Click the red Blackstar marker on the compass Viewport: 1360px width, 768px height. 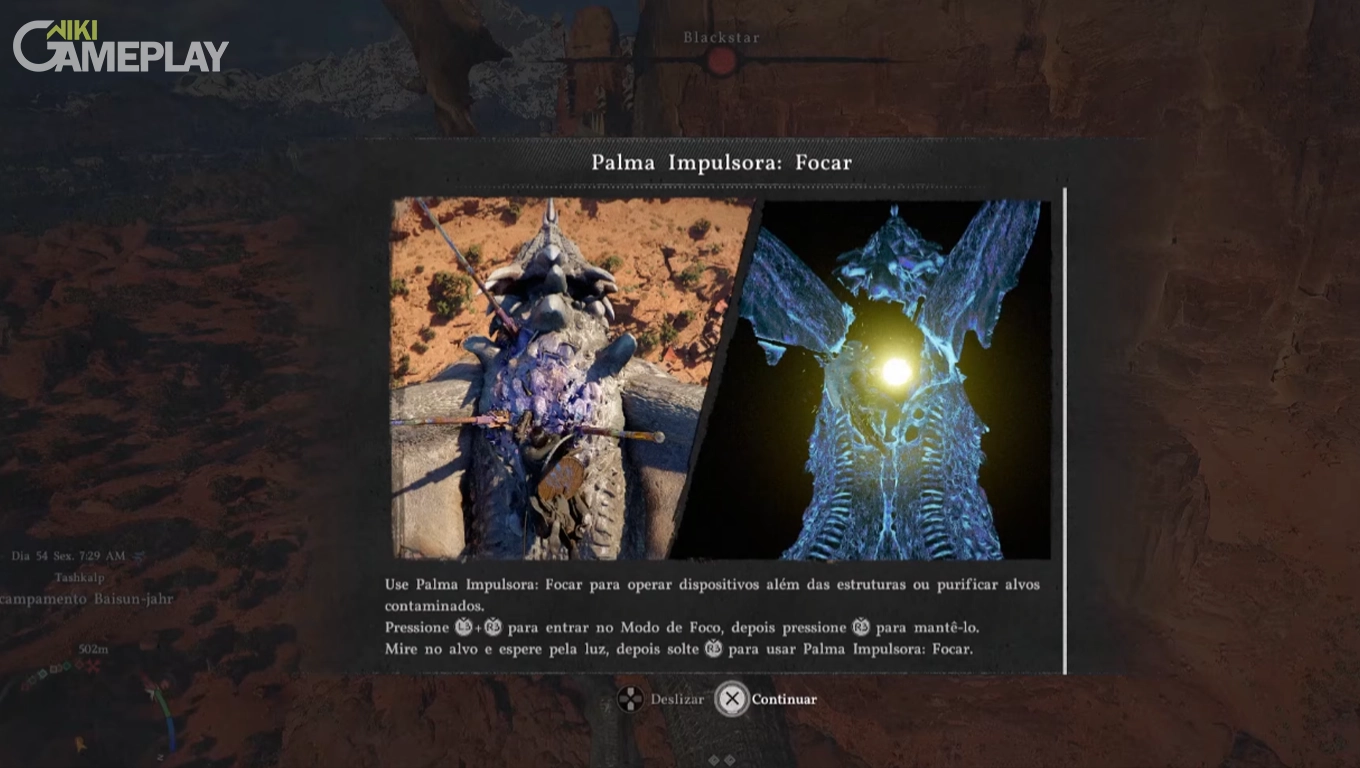click(x=722, y=61)
